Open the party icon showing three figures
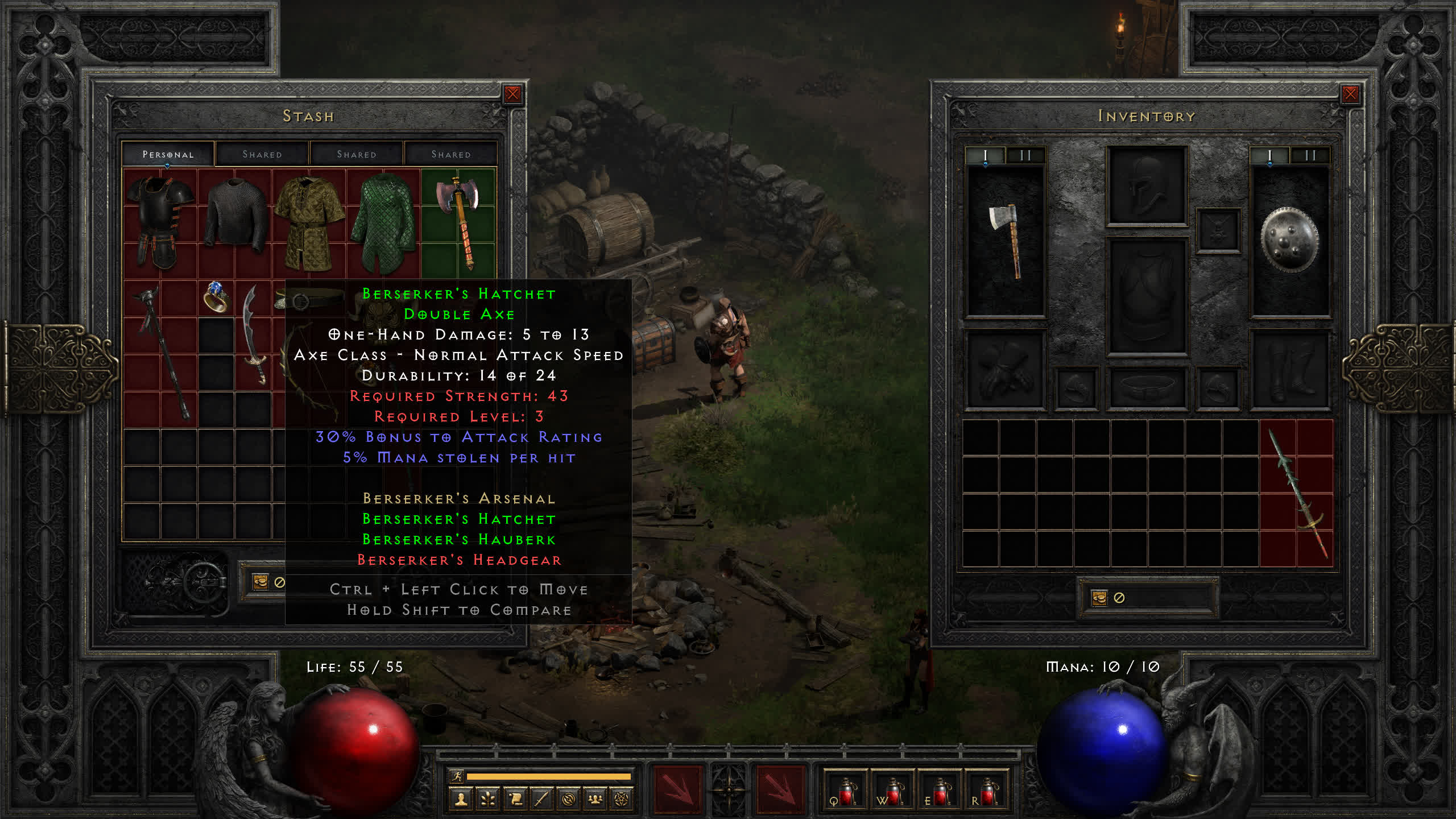The image size is (1456, 819). [595, 800]
